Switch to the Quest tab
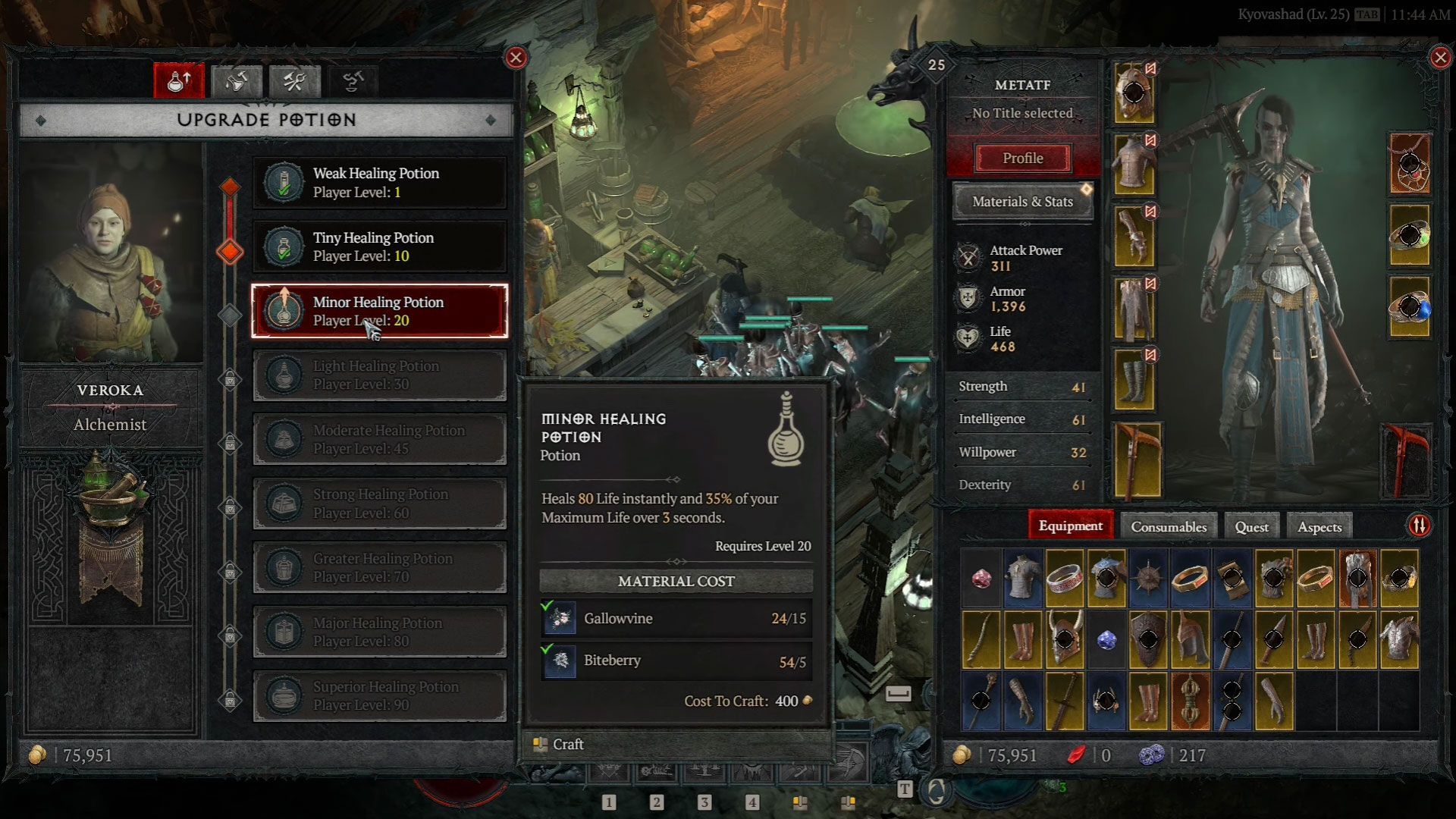 (1251, 526)
